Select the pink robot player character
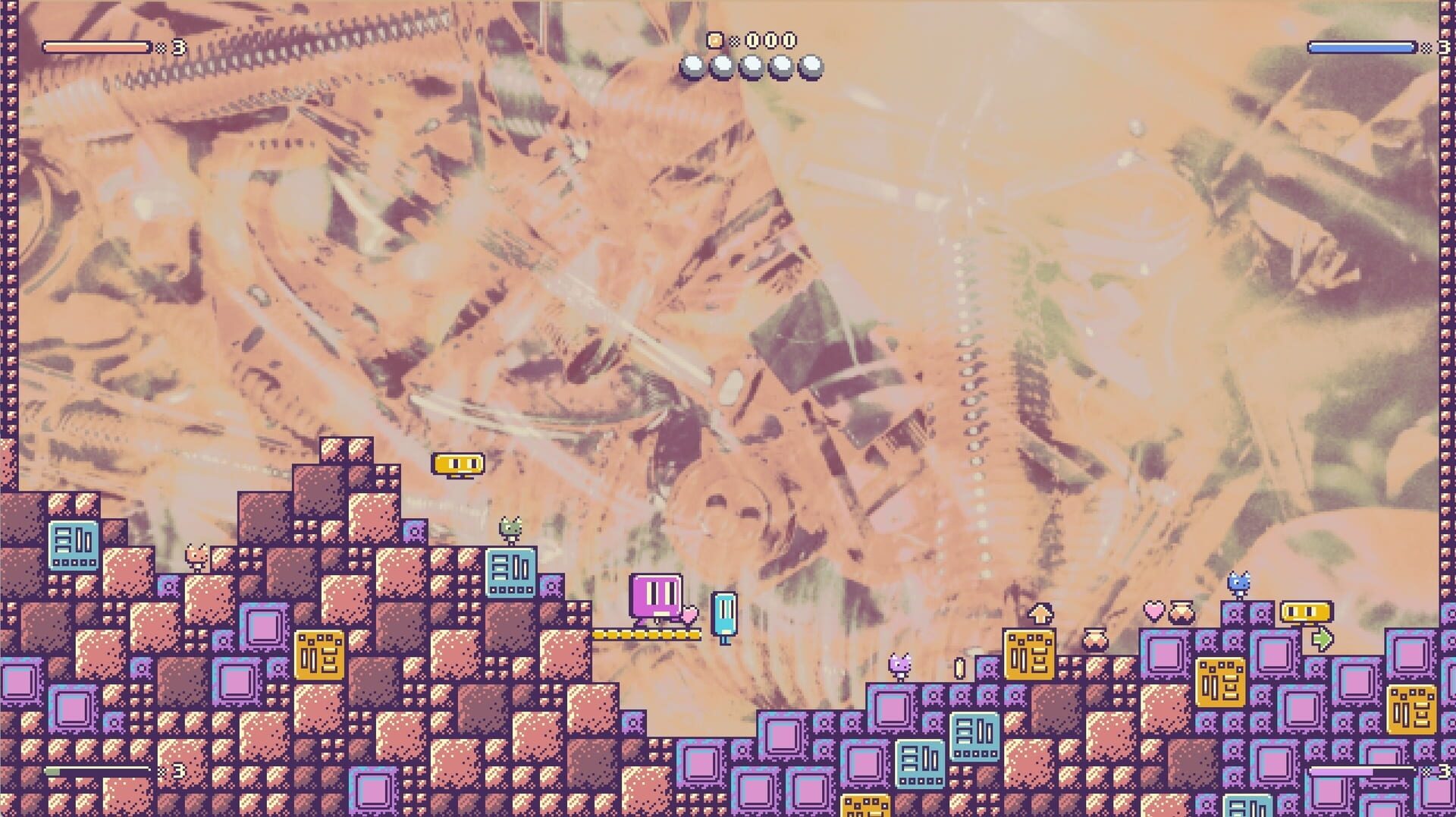1456x817 pixels. (x=655, y=596)
